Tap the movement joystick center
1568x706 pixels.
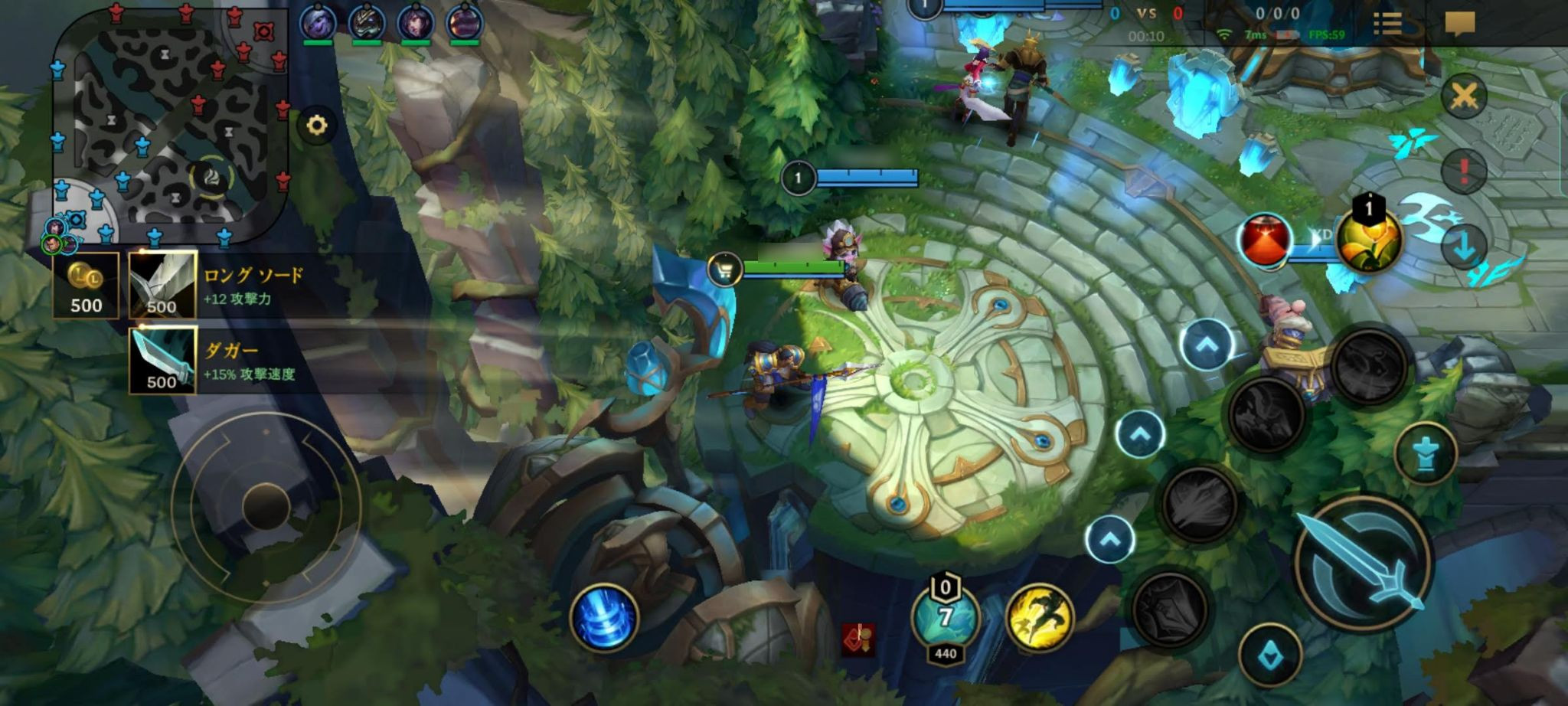tap(266, 506)
